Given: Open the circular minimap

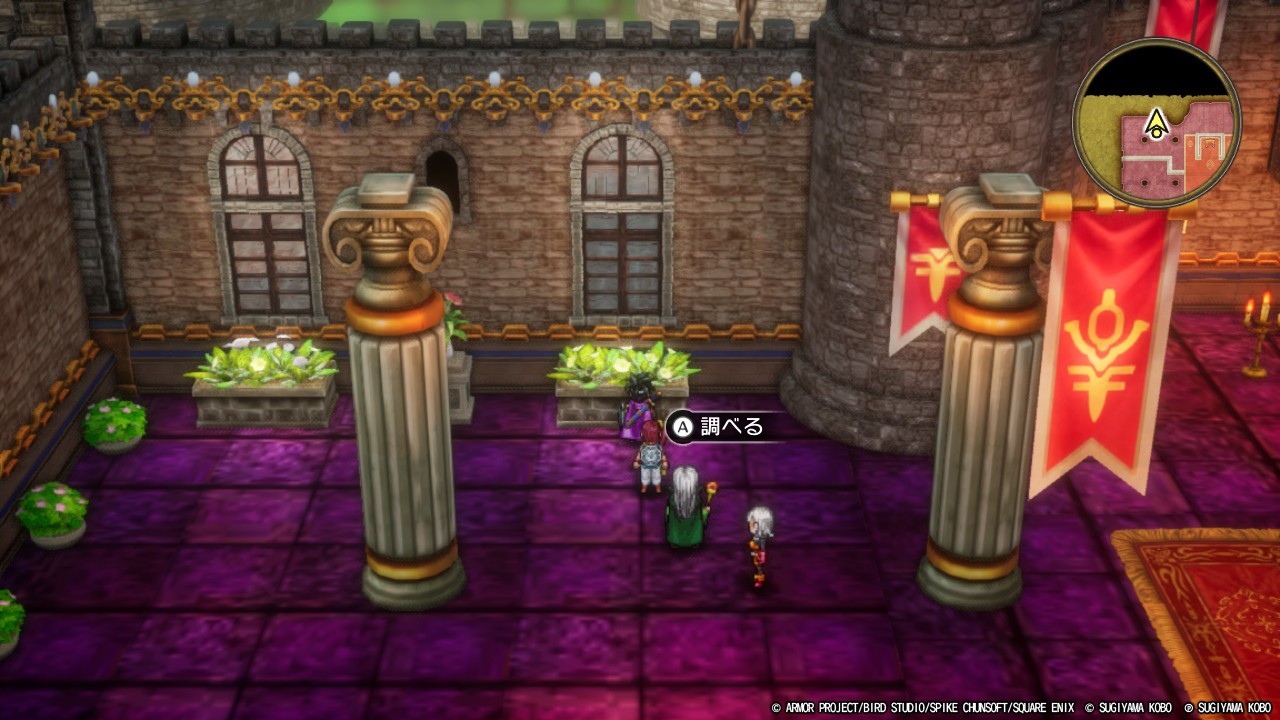Looking at the screenshot, I should [x=1156, y=122].
